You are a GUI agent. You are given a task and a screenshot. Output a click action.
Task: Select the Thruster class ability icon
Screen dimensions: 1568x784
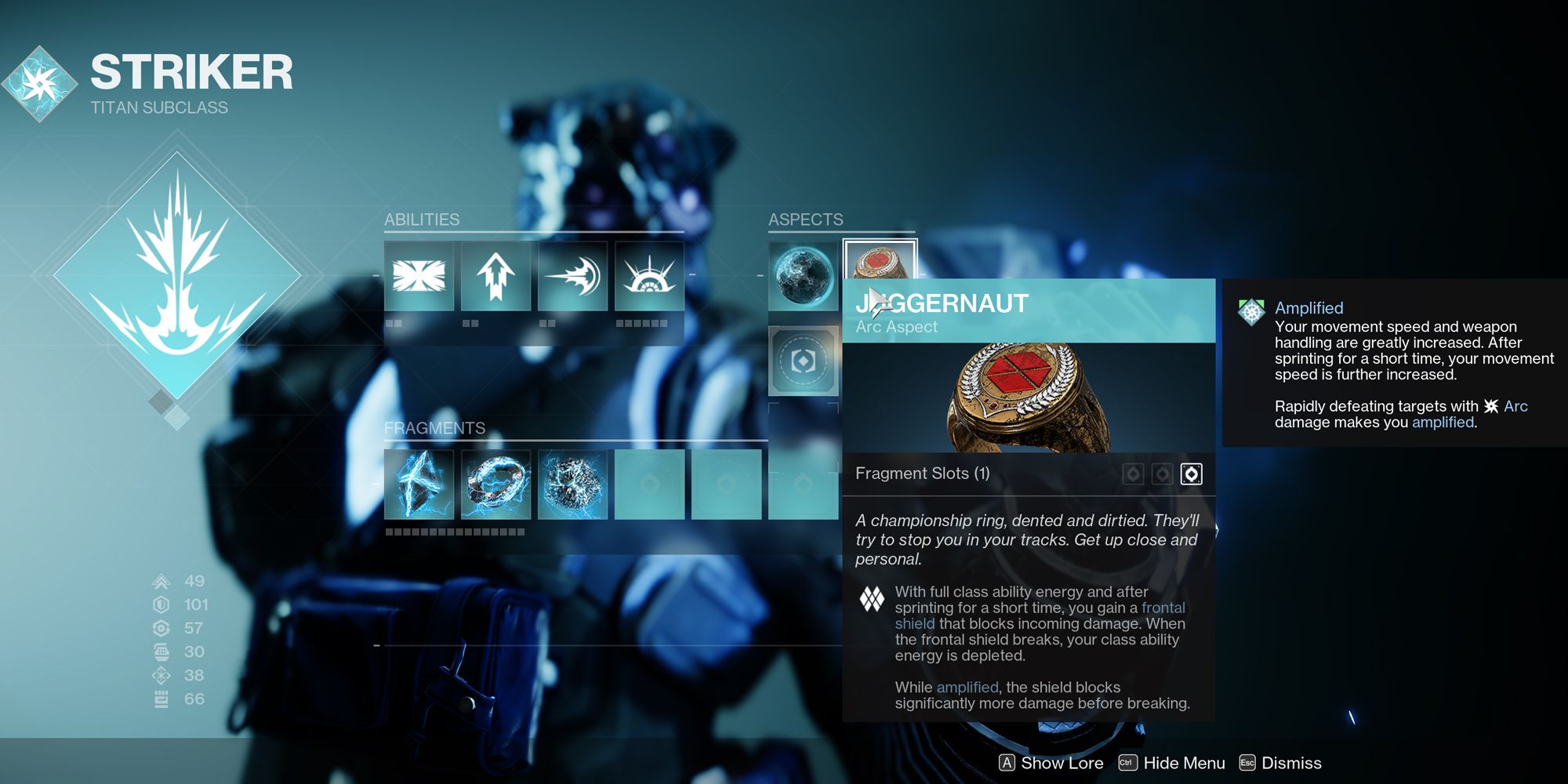click(495, 274)
